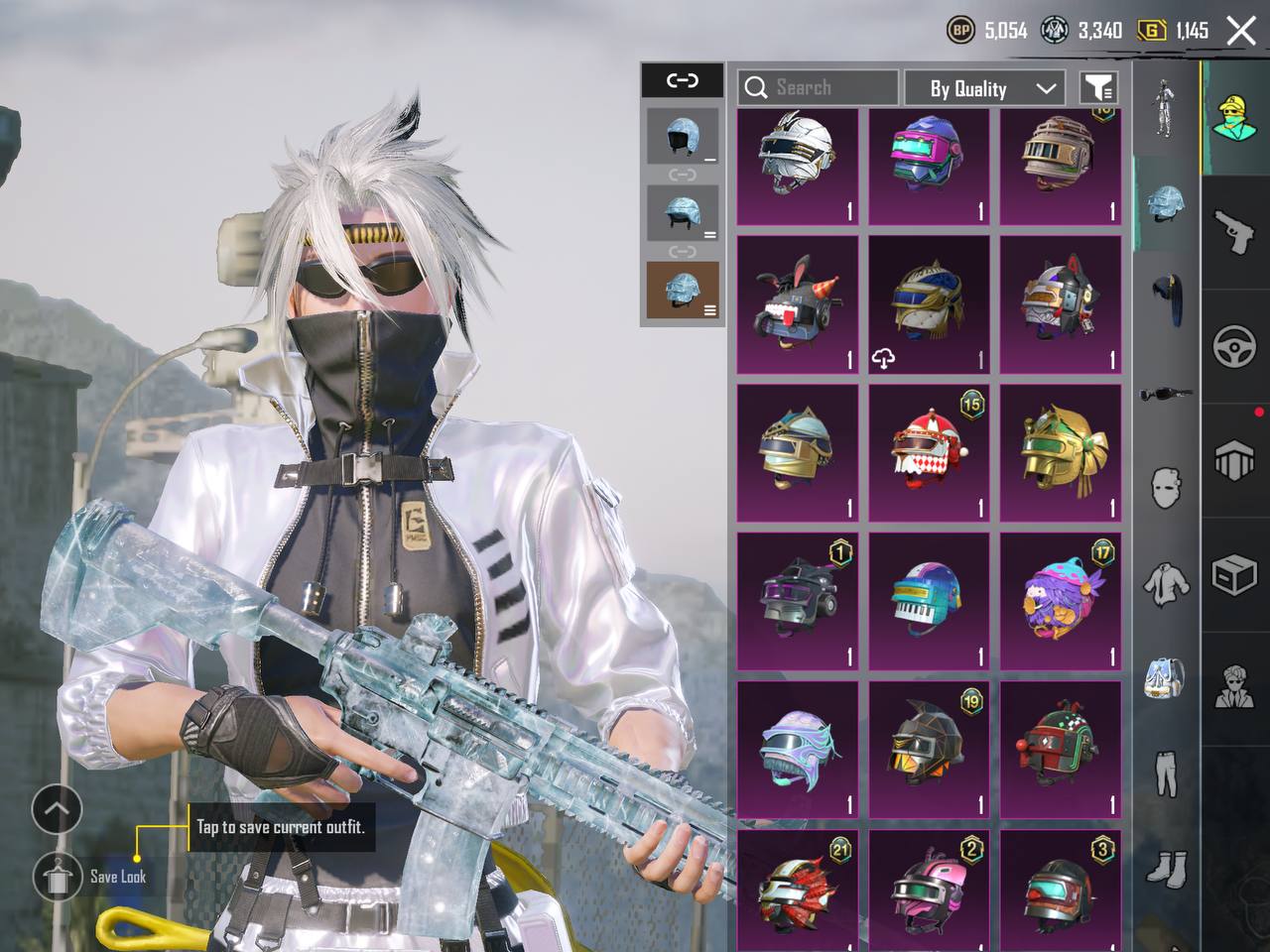Select the purple fluffy monster helmet

(x=1060, y=601)
